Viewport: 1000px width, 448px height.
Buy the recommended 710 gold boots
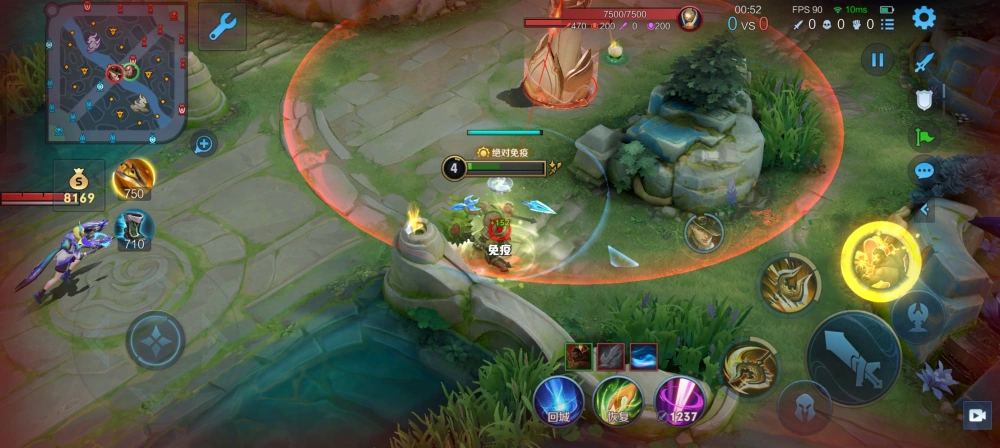134,229
